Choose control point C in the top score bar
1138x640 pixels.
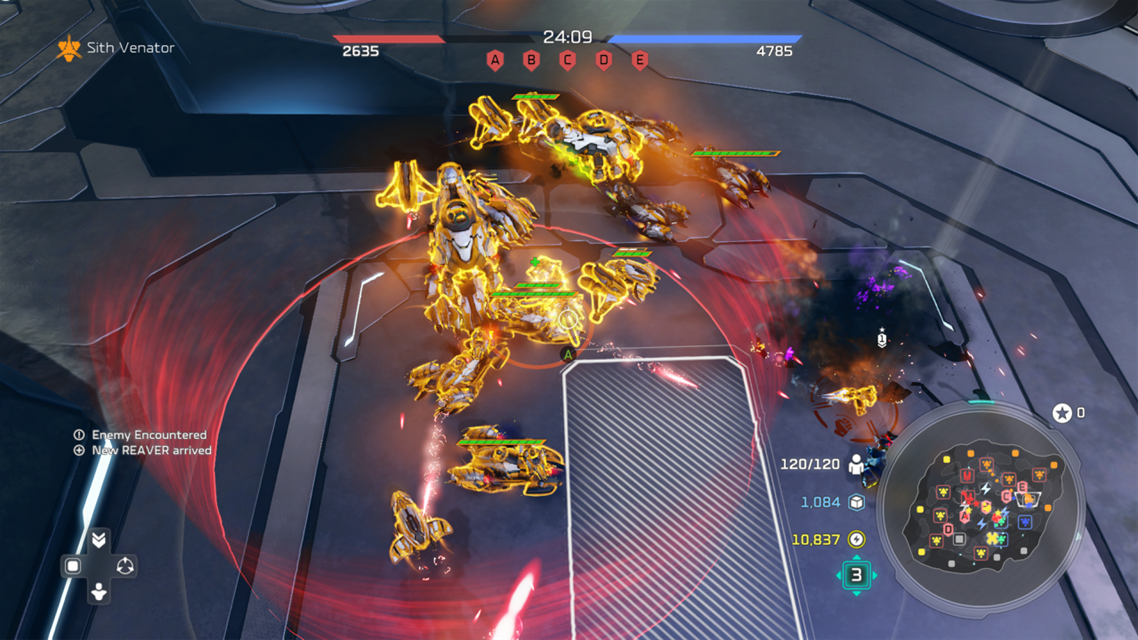(567, 60)
